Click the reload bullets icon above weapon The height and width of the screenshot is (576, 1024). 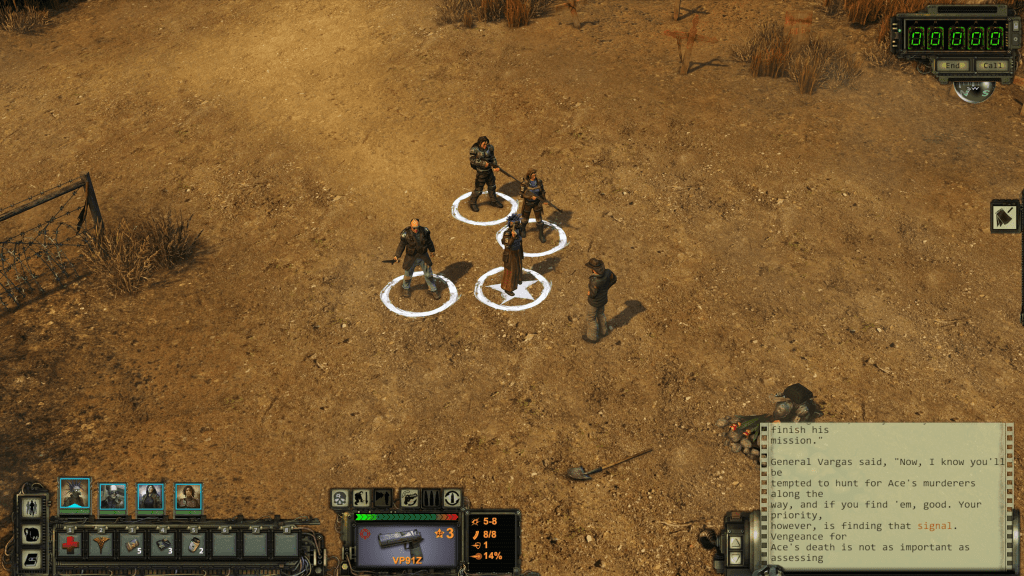(431, 497)
